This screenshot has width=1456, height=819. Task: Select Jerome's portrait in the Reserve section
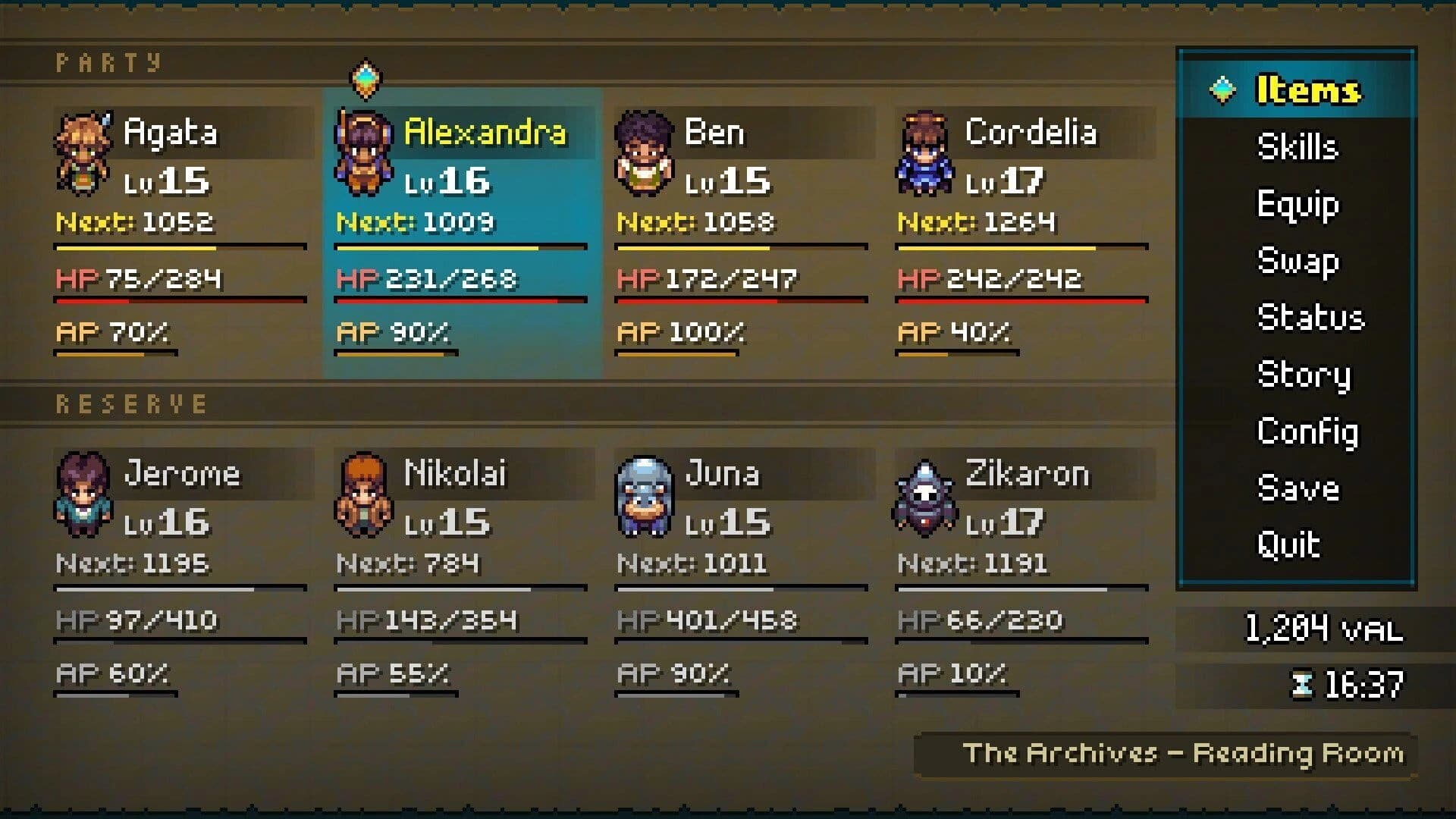[x=83, y=493]
